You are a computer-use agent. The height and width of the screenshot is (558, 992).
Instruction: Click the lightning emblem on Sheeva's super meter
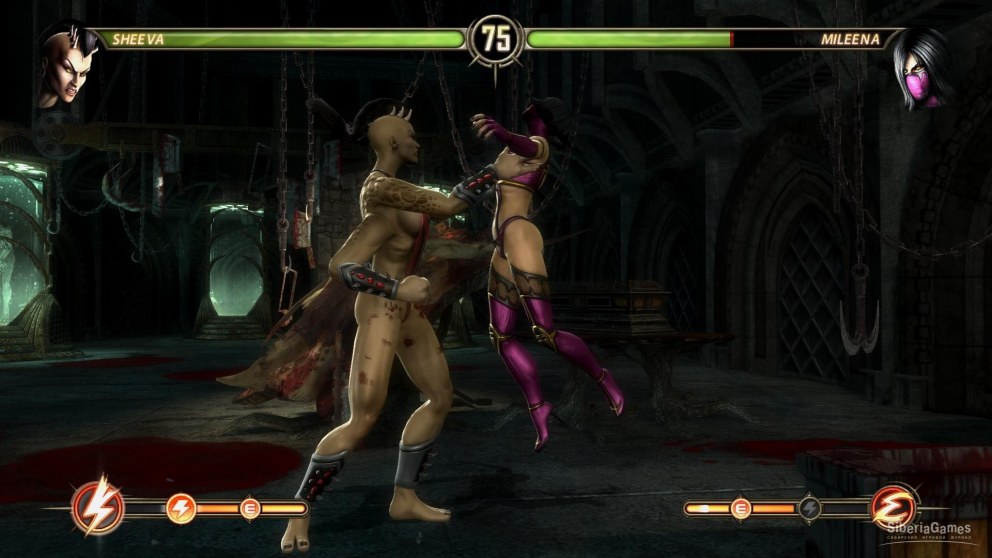[98, 508]
